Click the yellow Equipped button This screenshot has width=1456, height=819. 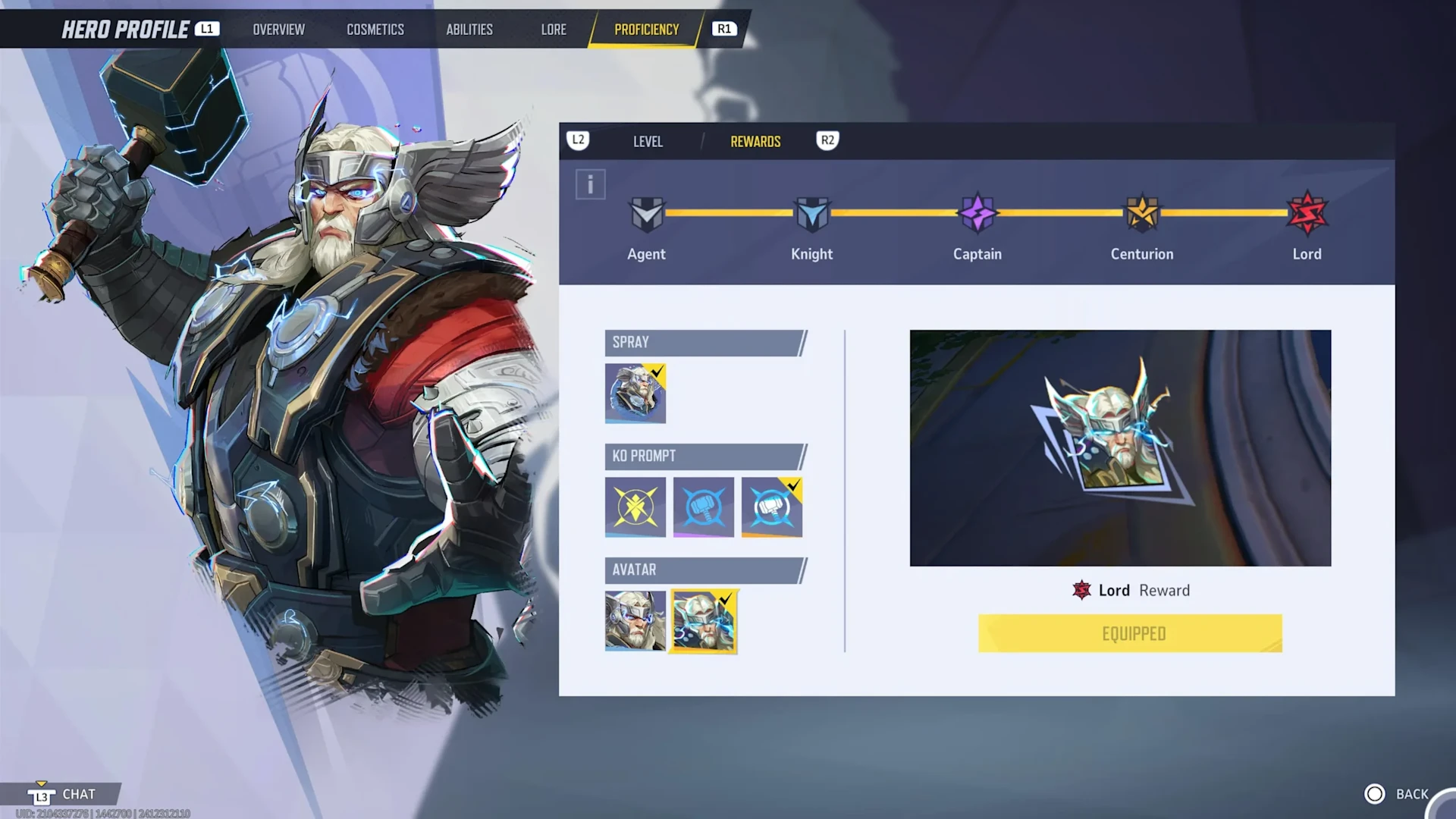click(1130, 633)
